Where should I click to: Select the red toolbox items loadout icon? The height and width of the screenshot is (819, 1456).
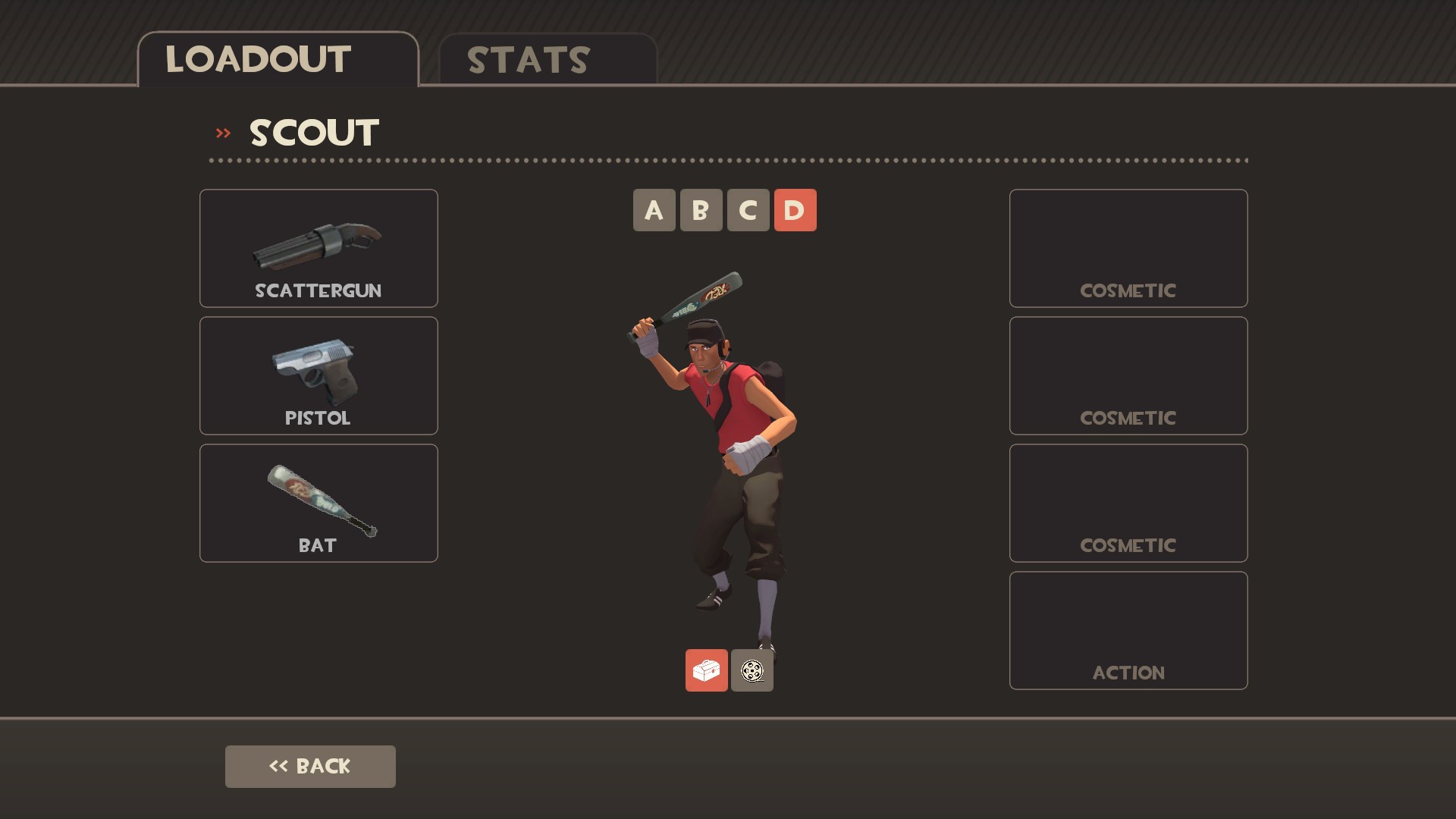[x=706, y=670]
